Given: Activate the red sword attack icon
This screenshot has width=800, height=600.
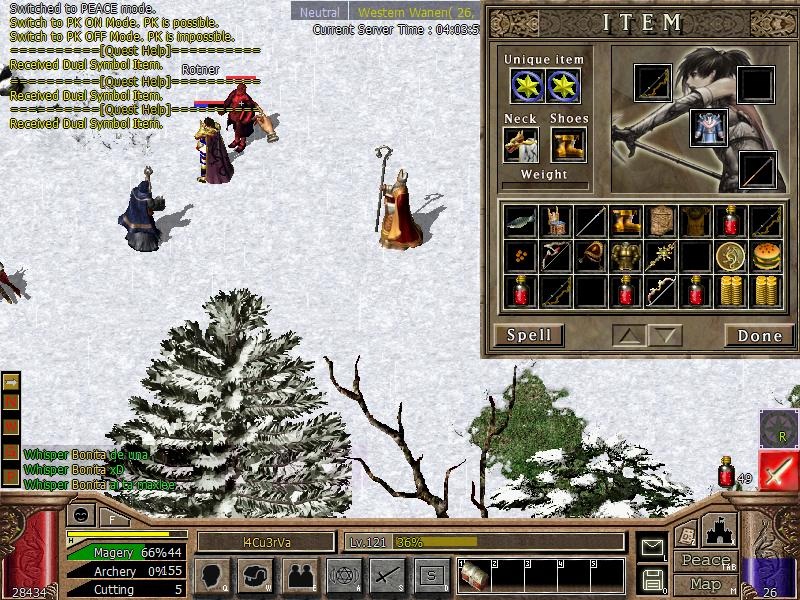Looking at the screenshot, I should (778, 471).
